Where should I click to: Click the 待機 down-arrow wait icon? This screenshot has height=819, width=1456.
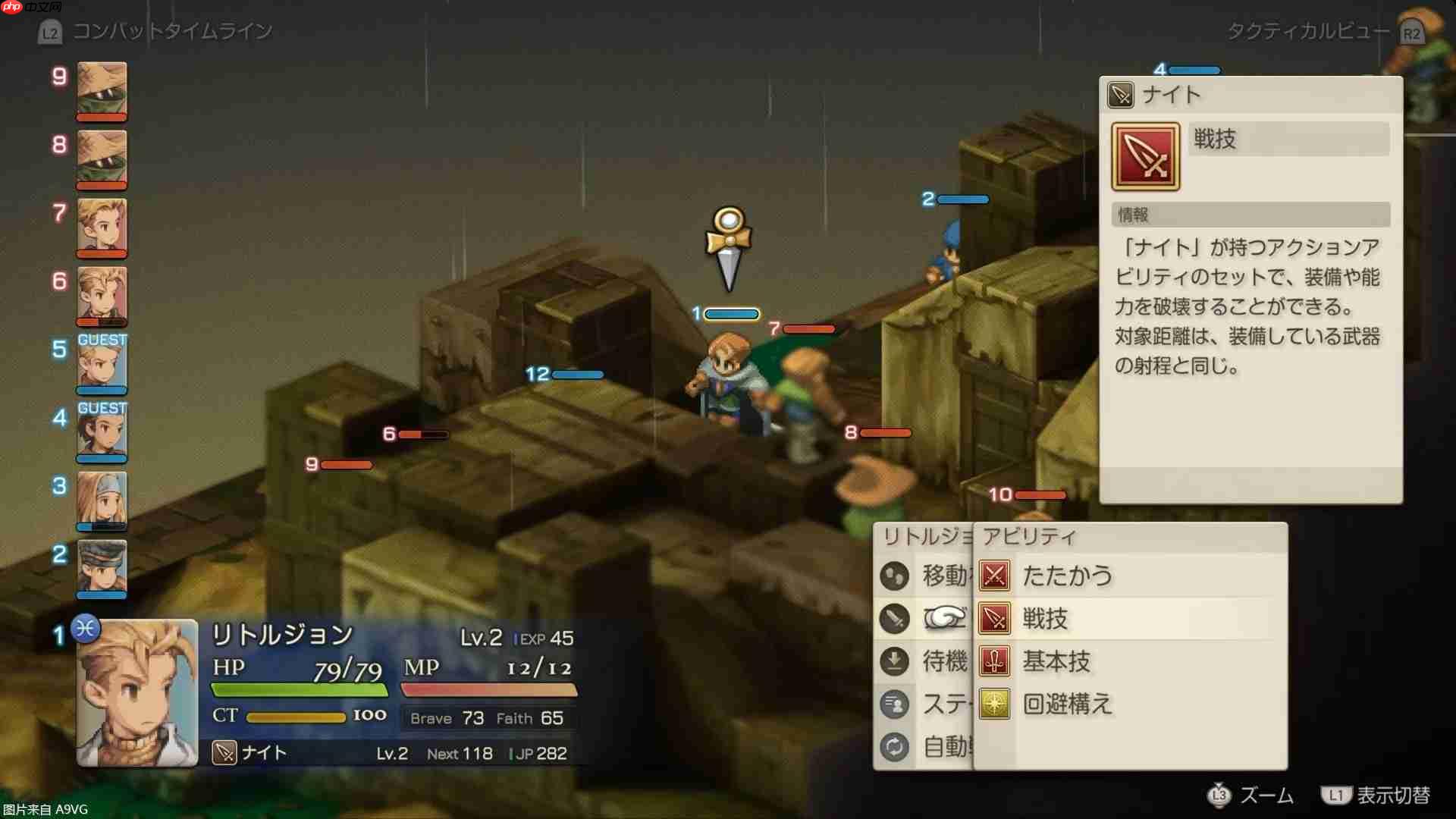click(895, 661)
